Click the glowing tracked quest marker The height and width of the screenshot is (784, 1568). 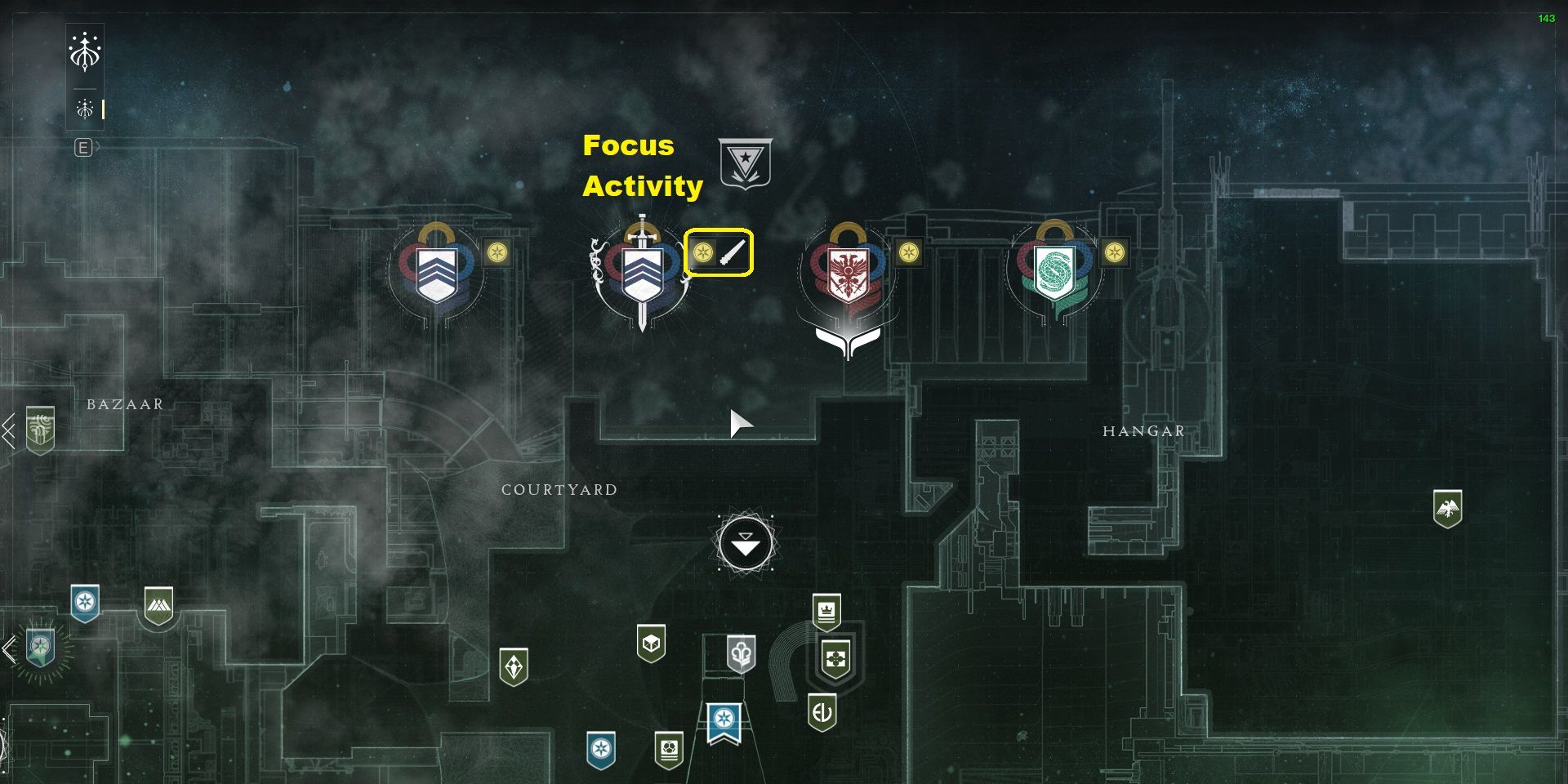coord(40,648)
